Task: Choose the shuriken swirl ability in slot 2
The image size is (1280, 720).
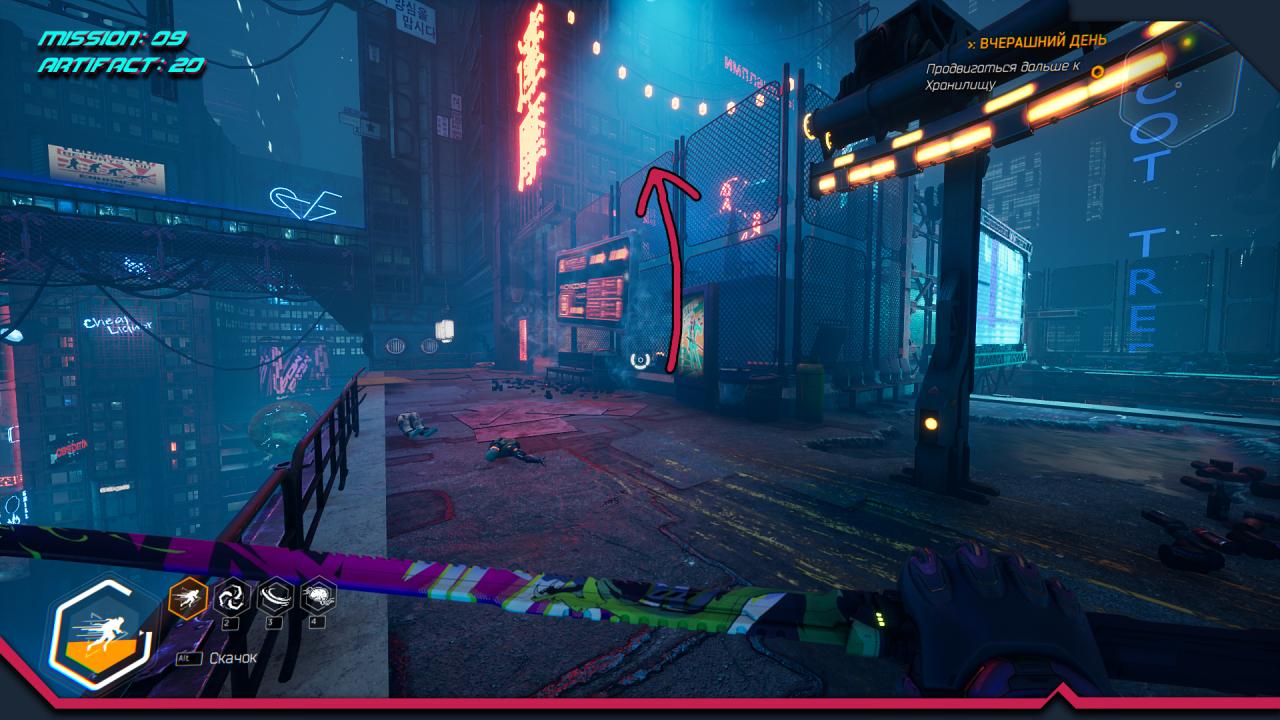Action: pyautogui.click(x=231, y=598)
